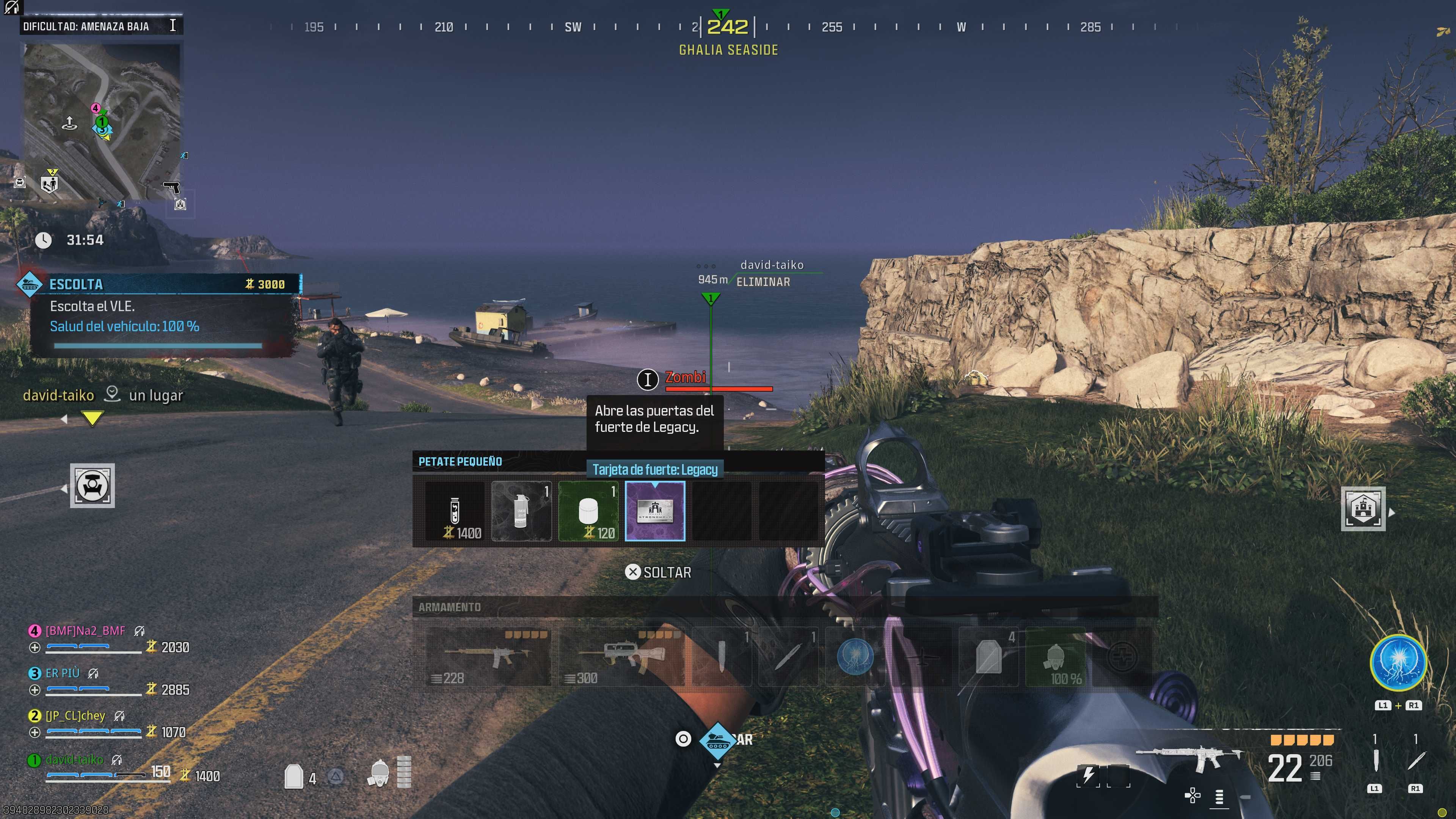Select the gas mask slot at 100 %
This screenshot has height=819, width=1456.
pyautogui.click(x=1055, y=656)
